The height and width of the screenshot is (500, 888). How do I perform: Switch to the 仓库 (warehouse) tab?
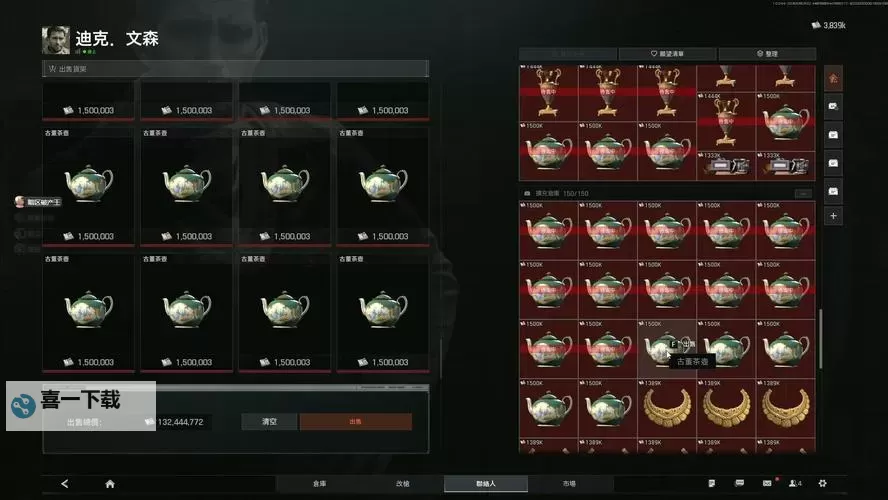click(319, 483)
